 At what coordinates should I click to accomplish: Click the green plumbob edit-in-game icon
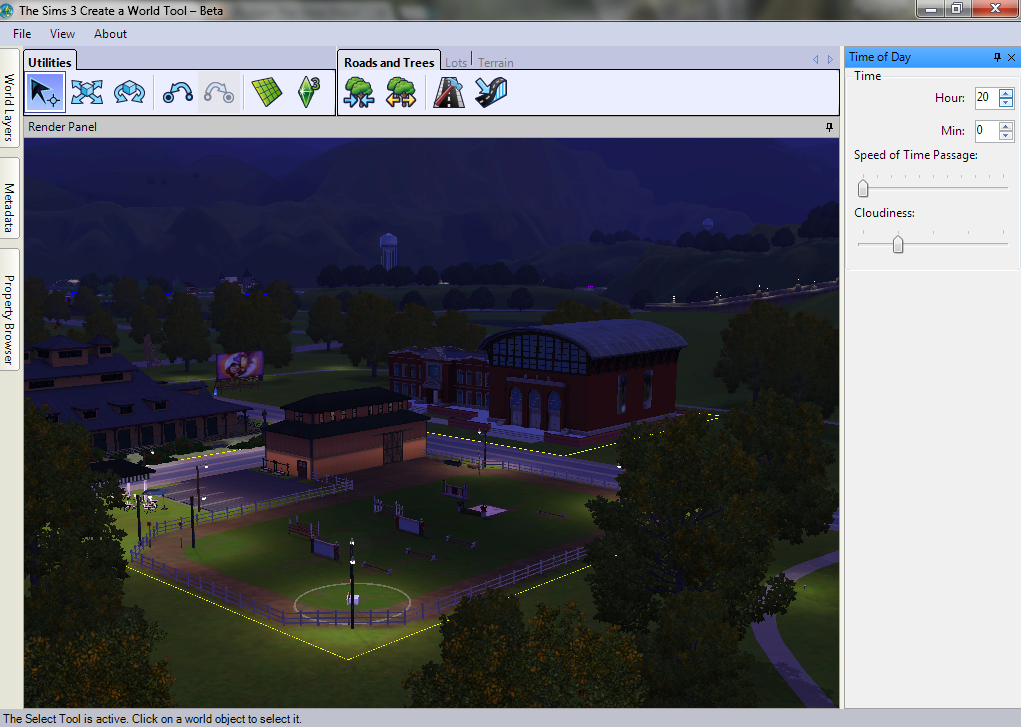point(307,93)
